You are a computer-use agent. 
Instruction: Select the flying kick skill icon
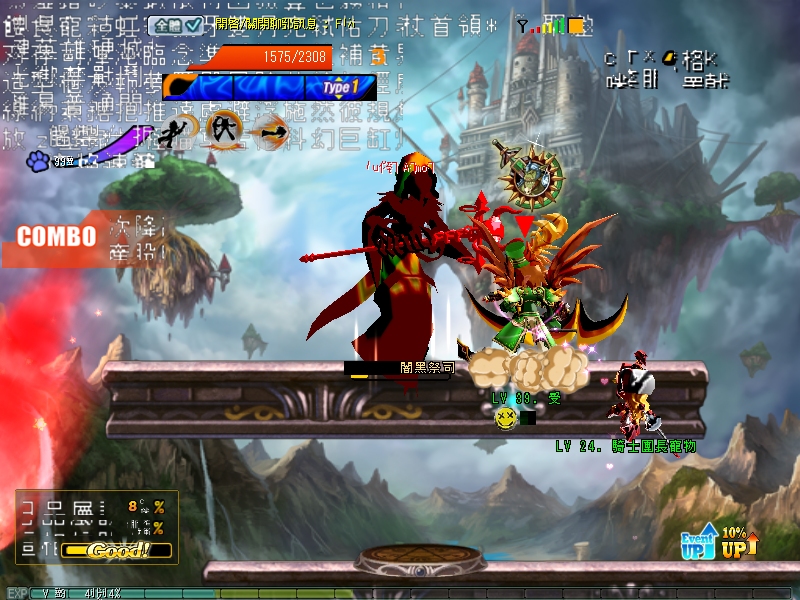coord(179,129)
